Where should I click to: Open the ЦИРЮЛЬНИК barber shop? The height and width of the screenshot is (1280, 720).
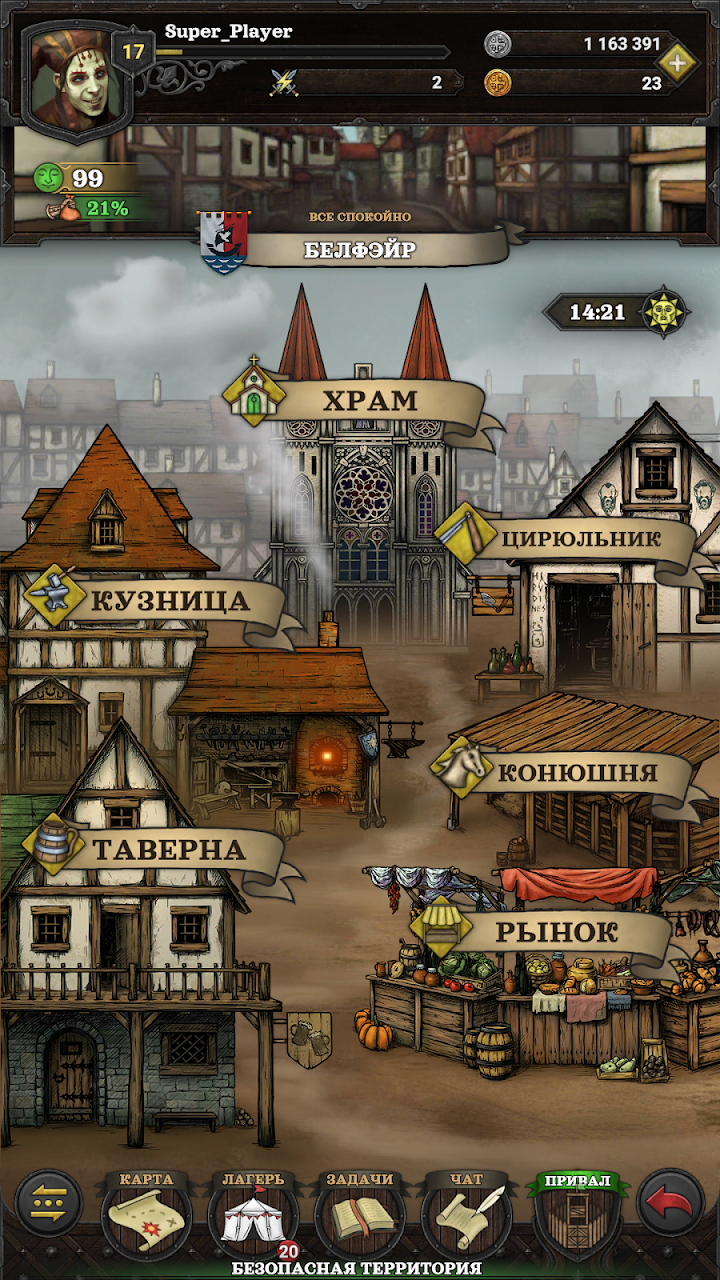[x=578, y=539]
